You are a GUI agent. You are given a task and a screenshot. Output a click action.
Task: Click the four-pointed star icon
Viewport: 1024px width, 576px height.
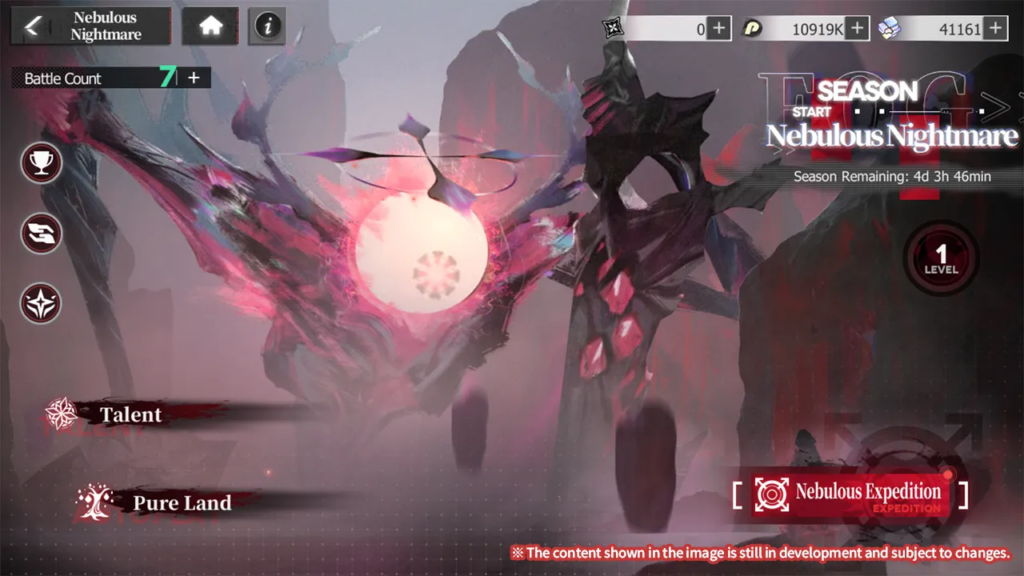(42, 303)
